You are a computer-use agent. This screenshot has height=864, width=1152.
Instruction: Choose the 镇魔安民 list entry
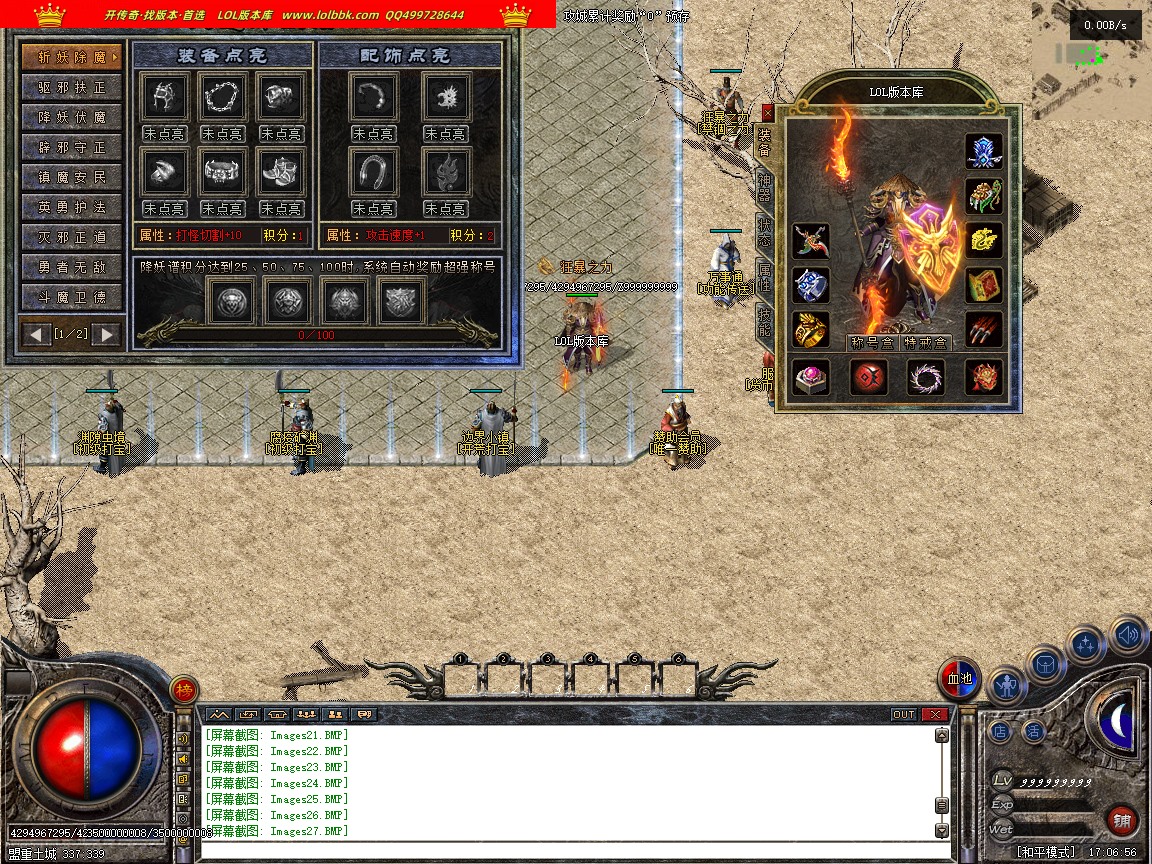[x=71, y=177]
